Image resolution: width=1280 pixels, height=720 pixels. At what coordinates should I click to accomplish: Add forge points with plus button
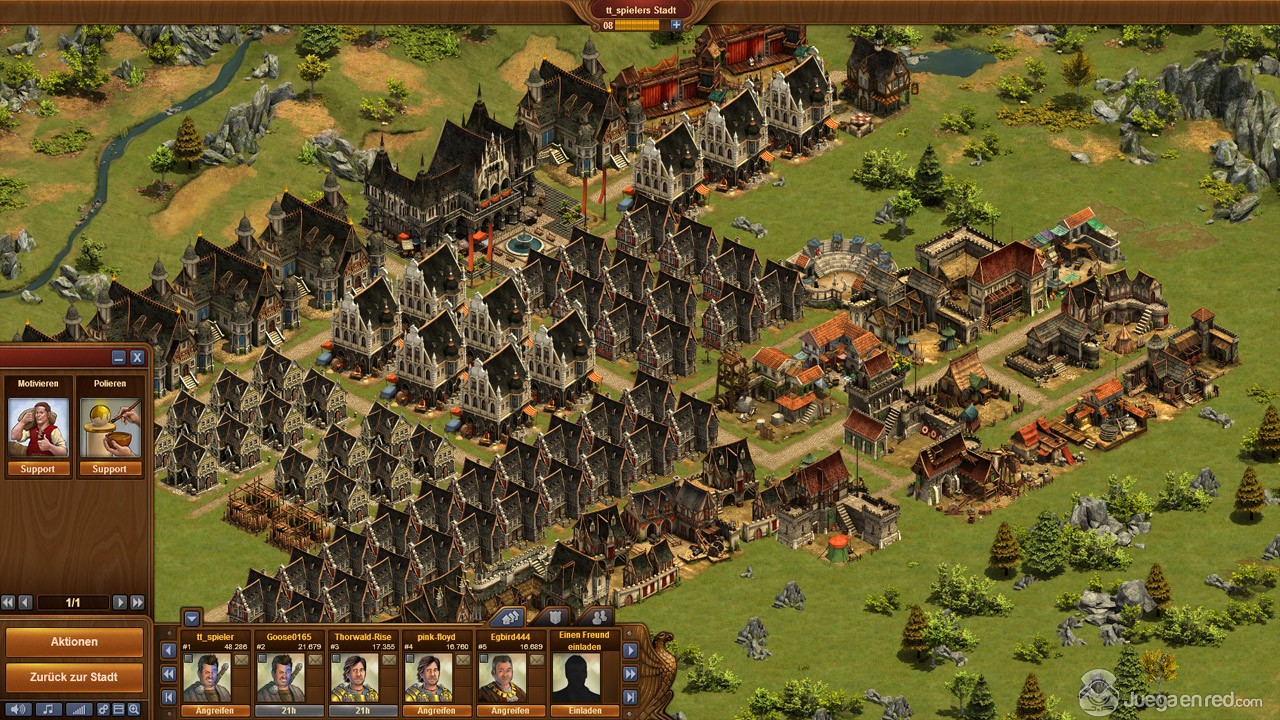676,25
